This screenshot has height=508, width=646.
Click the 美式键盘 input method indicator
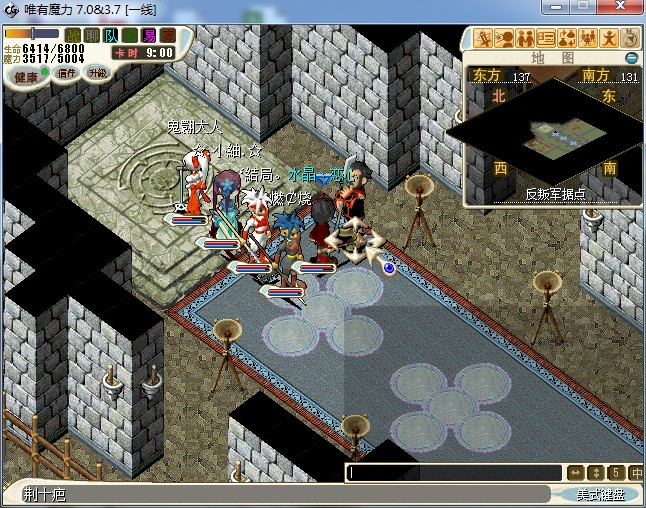pyautogui.click(x=604, y=495)
